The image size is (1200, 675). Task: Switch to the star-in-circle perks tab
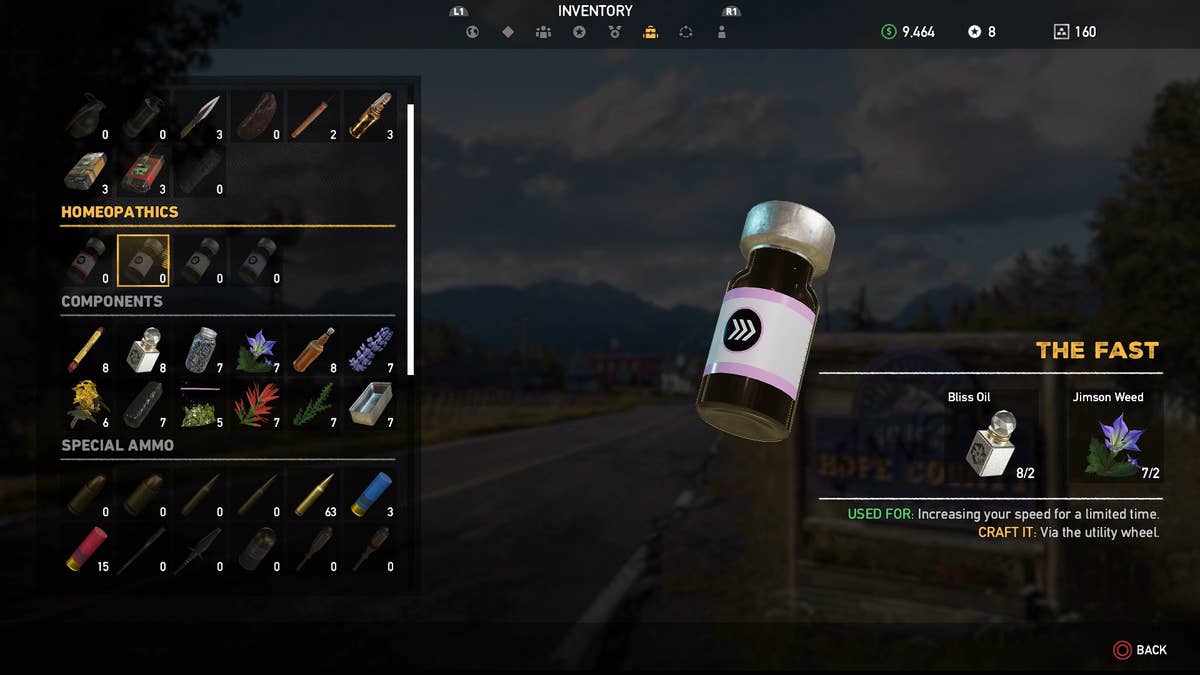coord(579,32)
